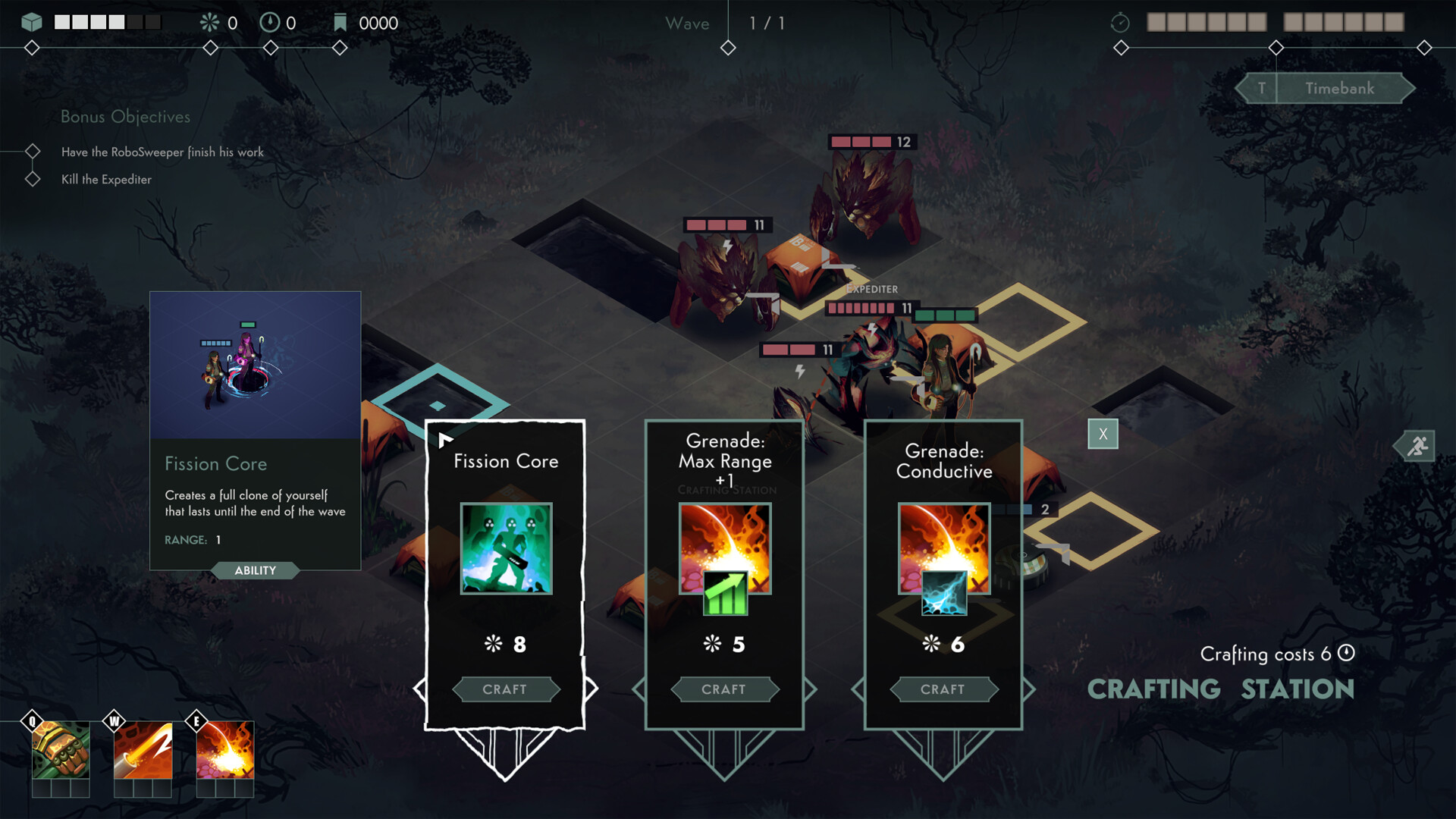The height and width of the screenshot is (819, 1456).
Task: Select the ABILITY tag on the Fission Core tooltip
Action: point(256,570)
